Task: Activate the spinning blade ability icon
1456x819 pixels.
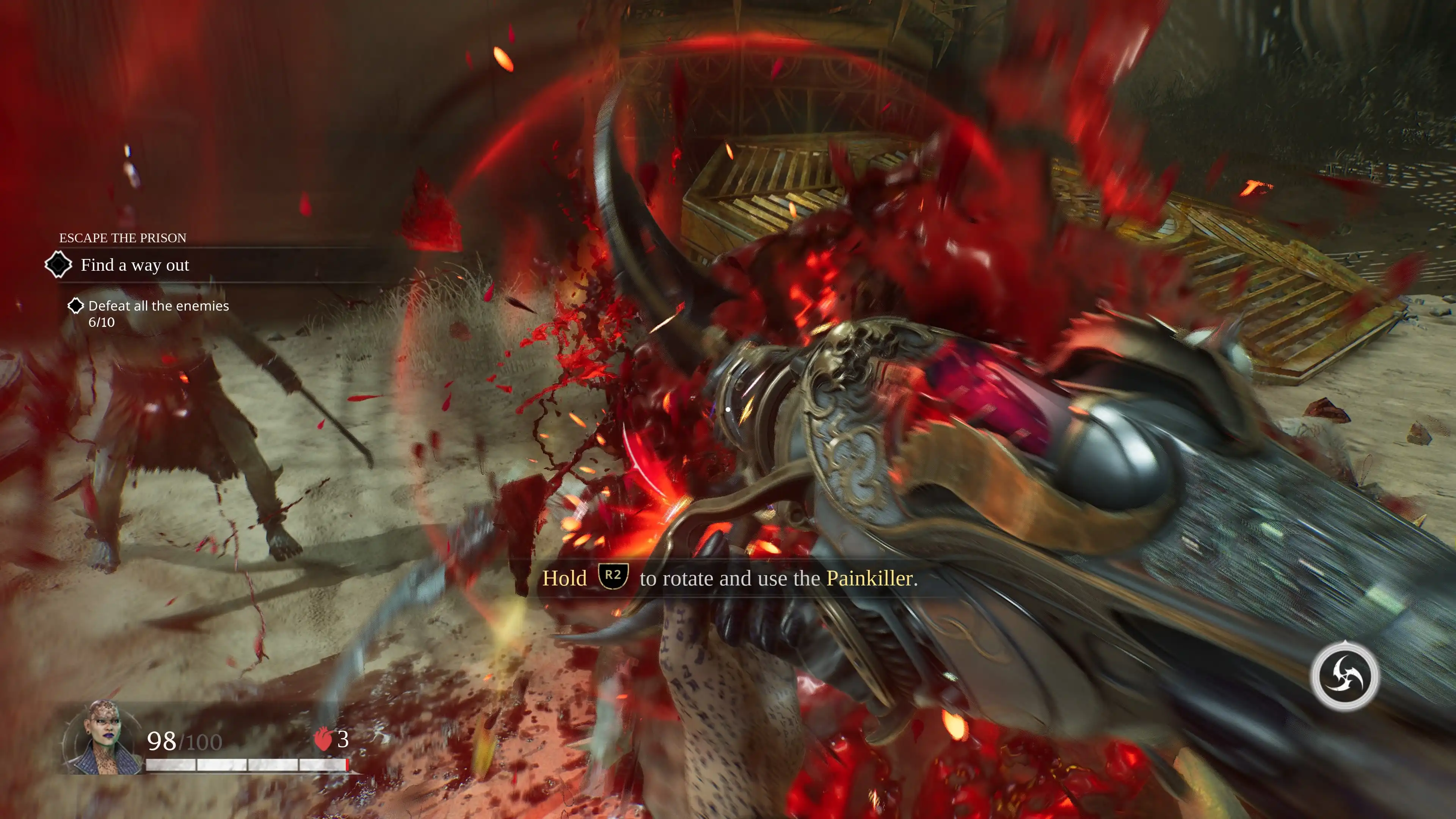Action: [1344, 676]
